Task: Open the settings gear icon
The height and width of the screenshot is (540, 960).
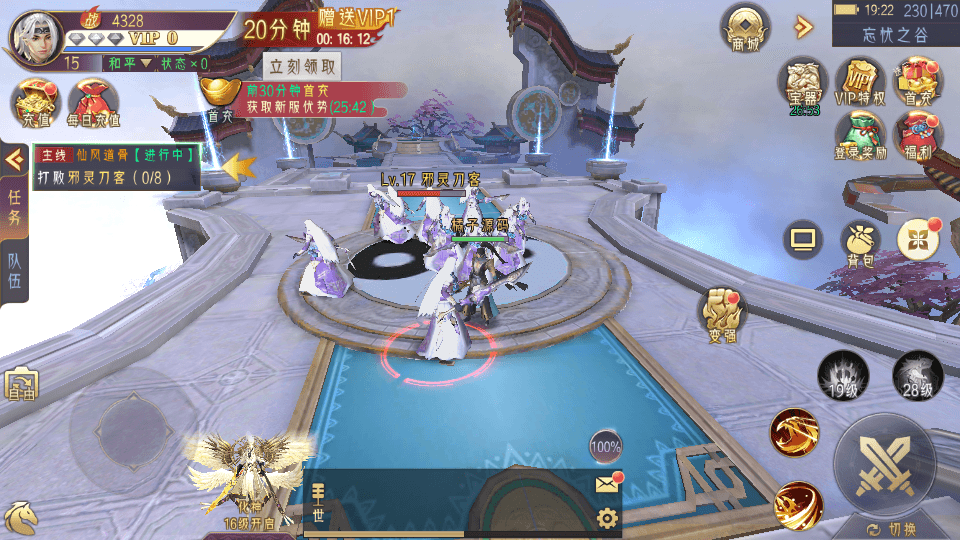Action: pyautogui.click(x=607, y=518)
